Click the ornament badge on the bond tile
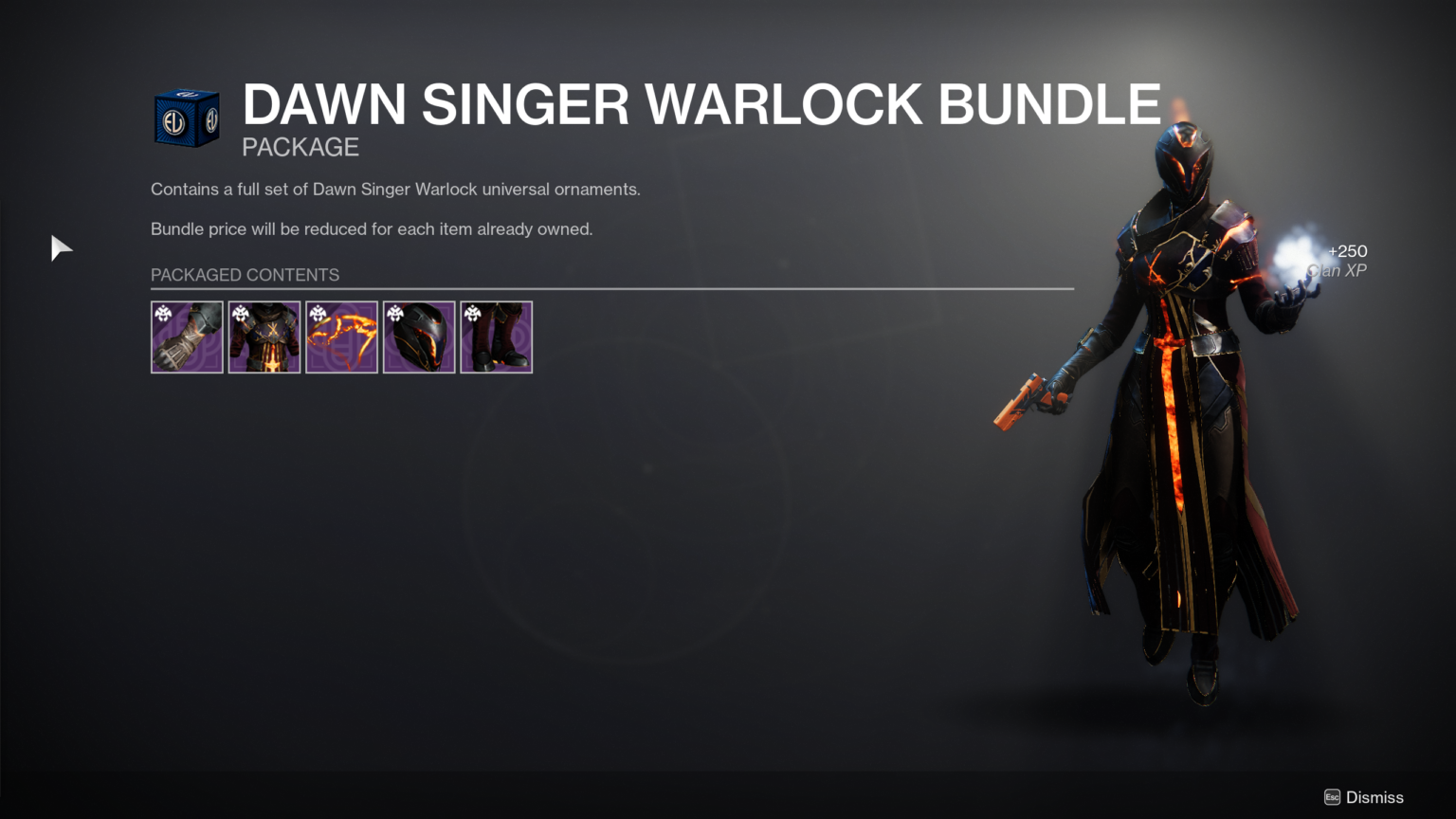The height and width of the screenshot is (819, 1456). click(318, 313)
